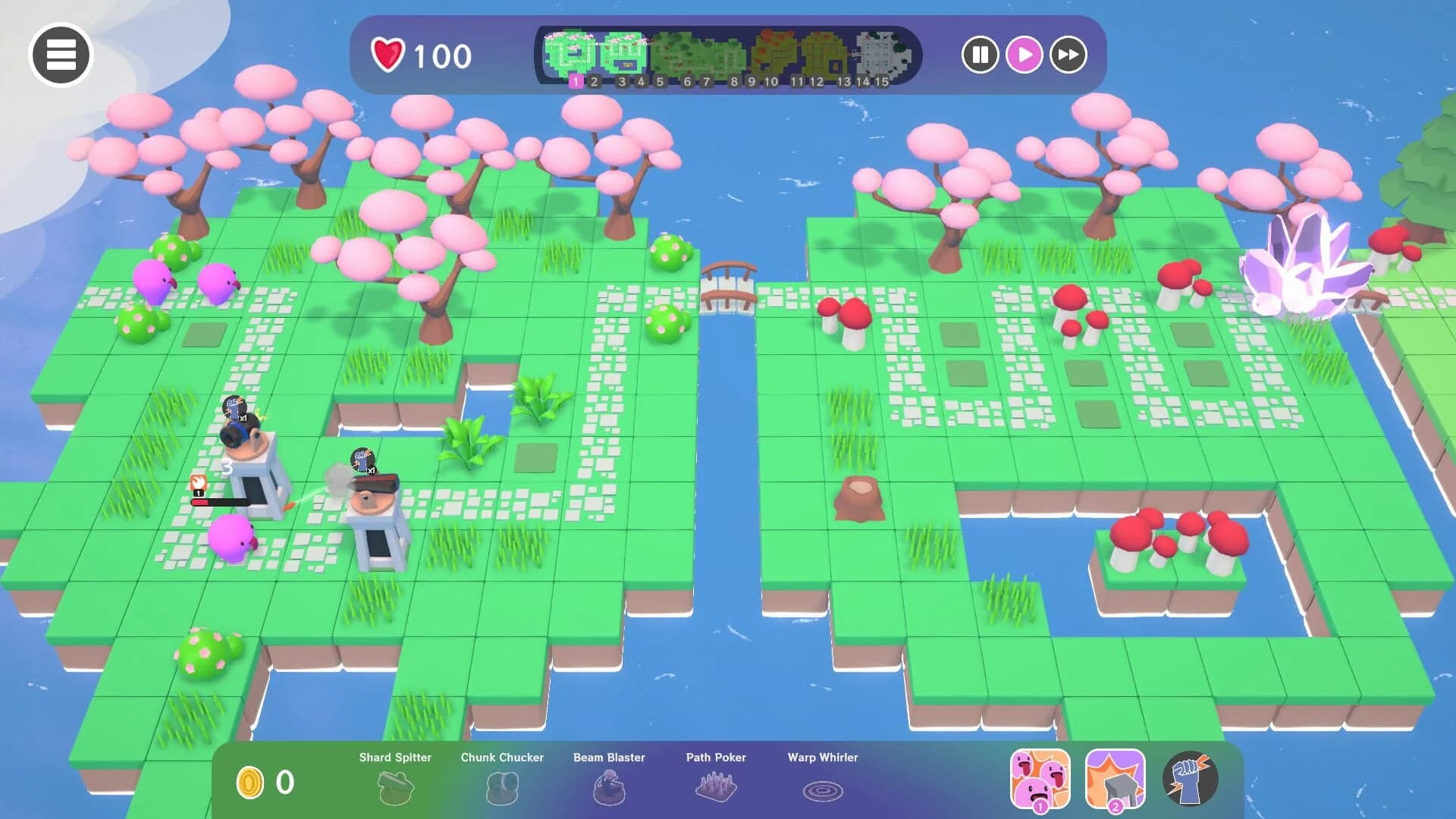The image size is (1456, 819).
Task: Select wave 15 in the level strip
Action: tap(880, 80)
